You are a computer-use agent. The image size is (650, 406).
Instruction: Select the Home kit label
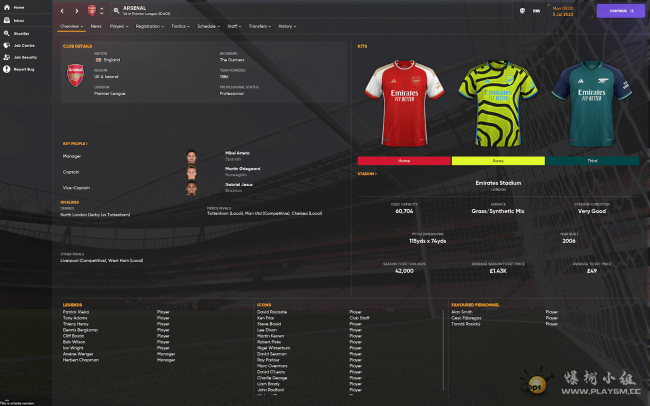coord(404,160)
